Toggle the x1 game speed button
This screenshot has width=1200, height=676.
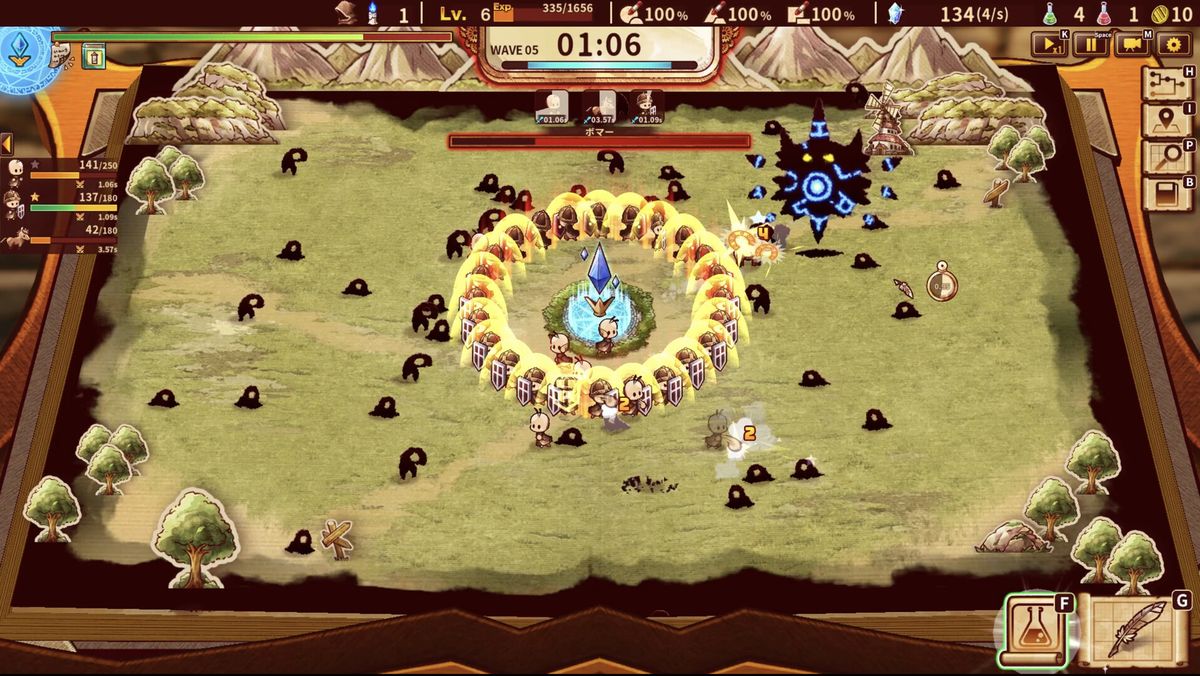[1051, 44]
